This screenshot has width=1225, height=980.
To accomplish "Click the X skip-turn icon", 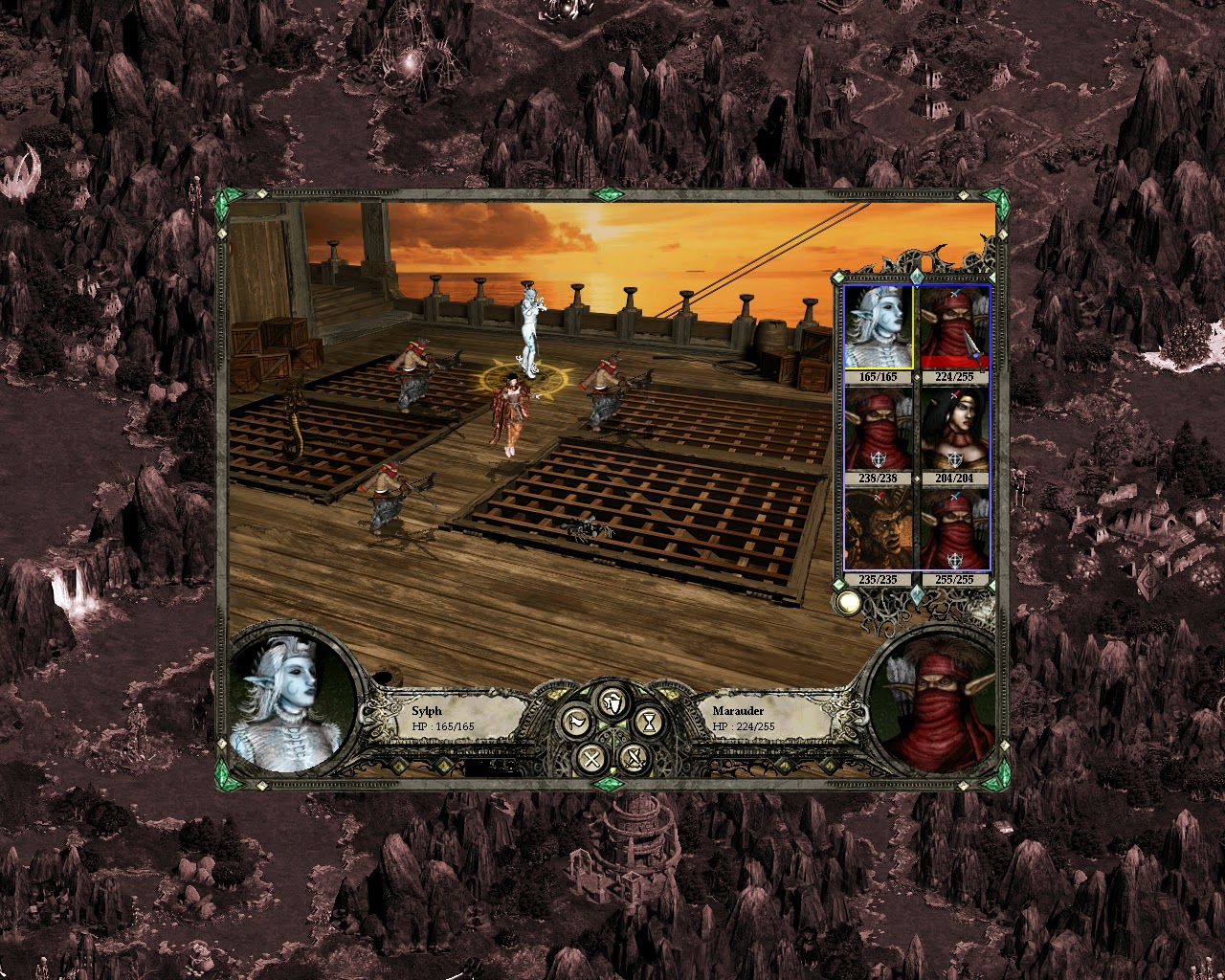I will click(591, 759).
